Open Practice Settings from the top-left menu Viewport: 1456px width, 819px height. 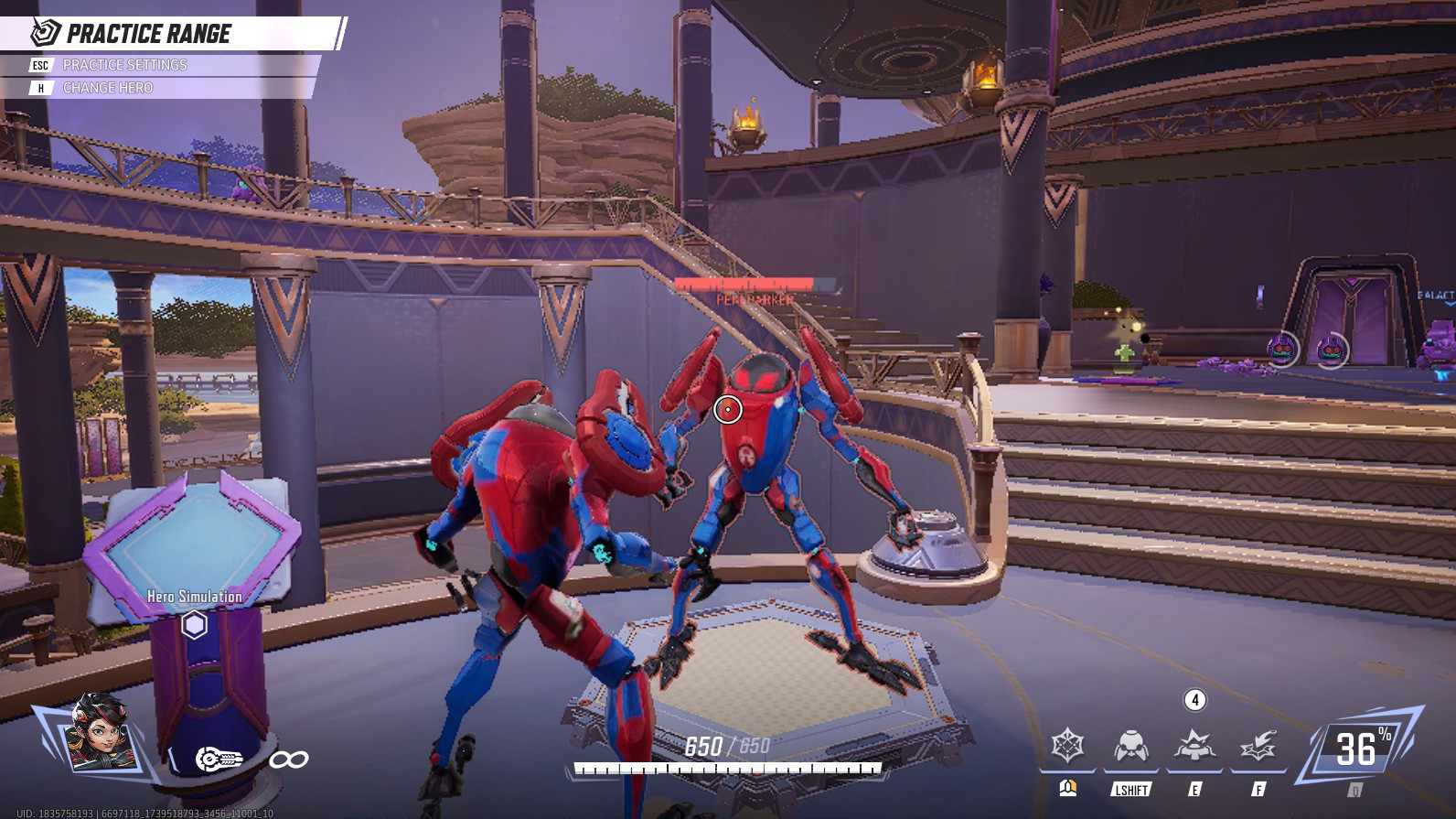124,65
